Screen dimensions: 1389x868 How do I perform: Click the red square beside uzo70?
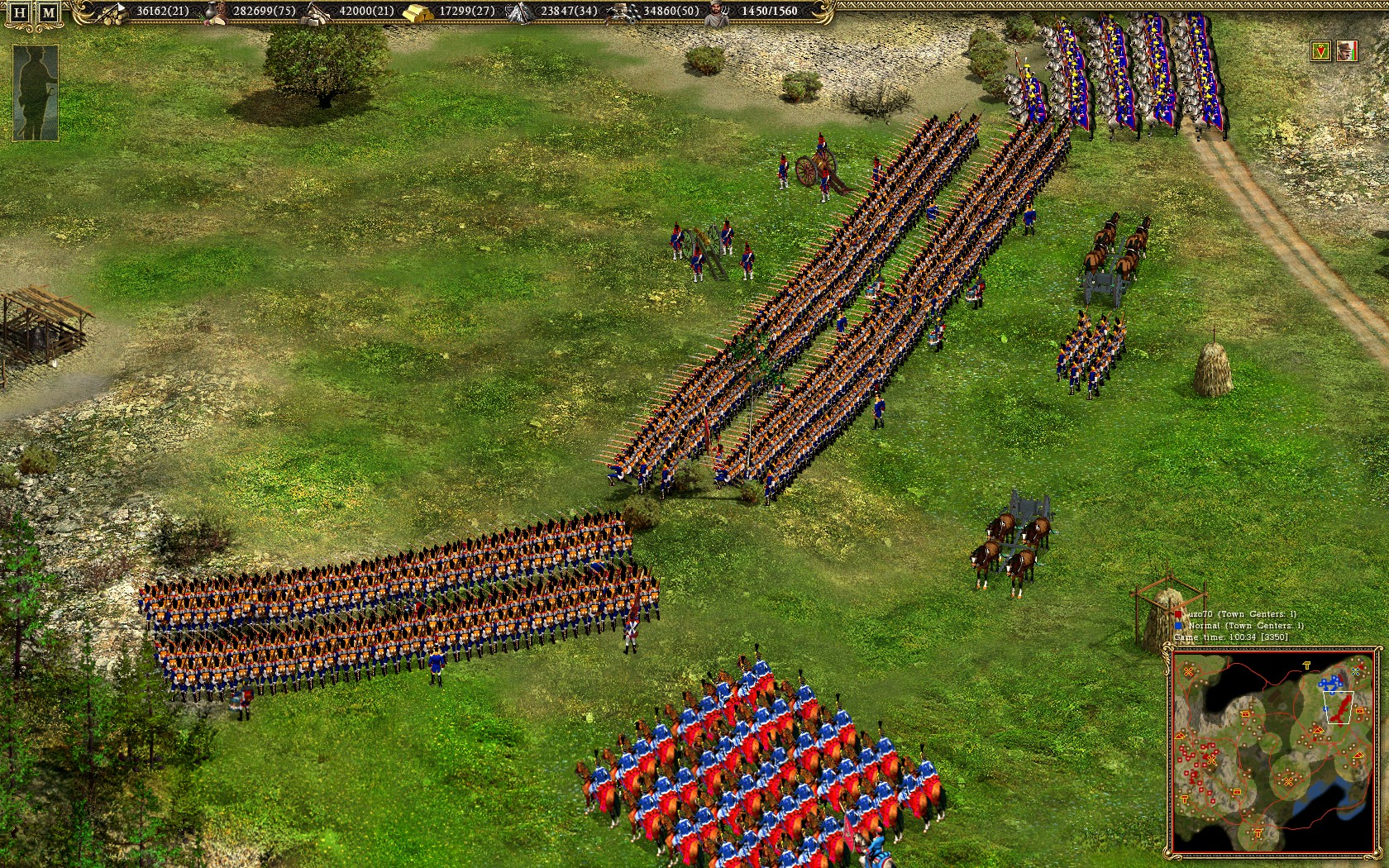1178,614
